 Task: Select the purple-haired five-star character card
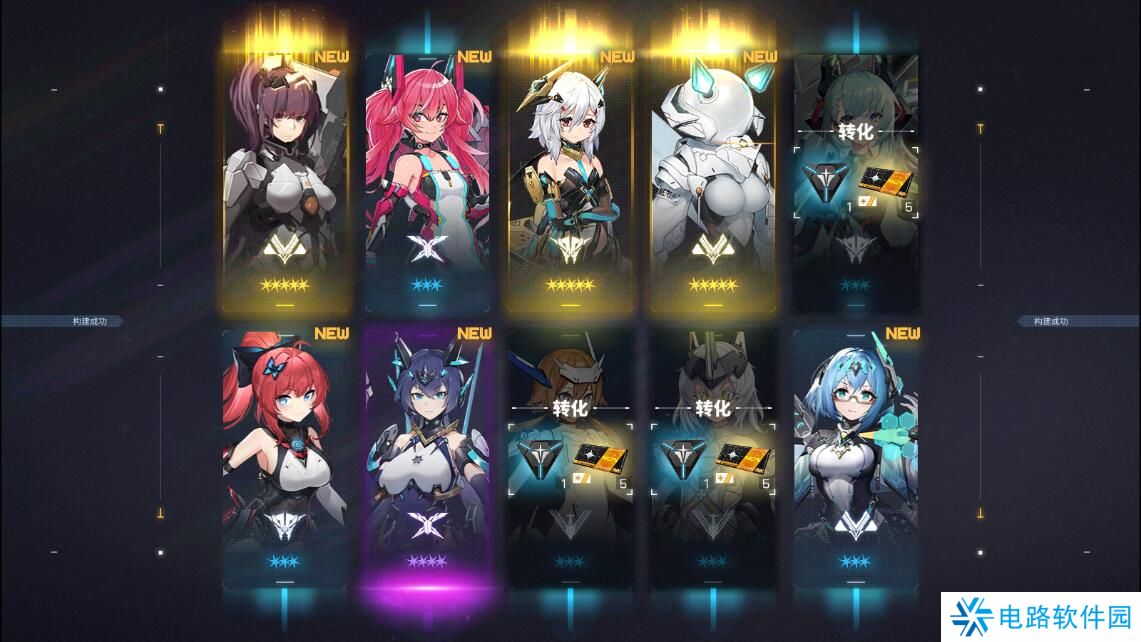pos(285,180)
